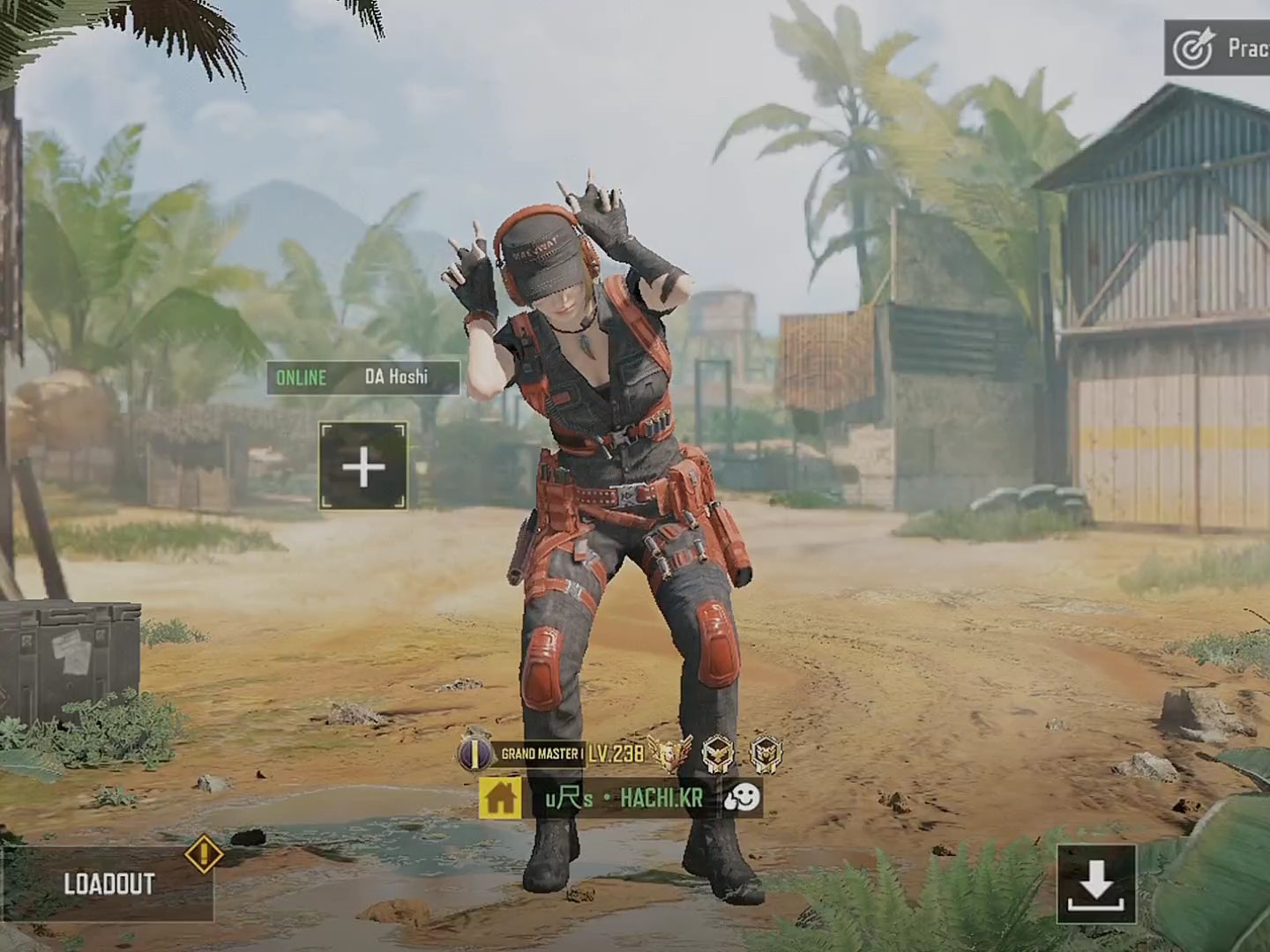Open the Practice mode button
The height and width of the screenshot is (952, 1270).
tap(1221, 49)
